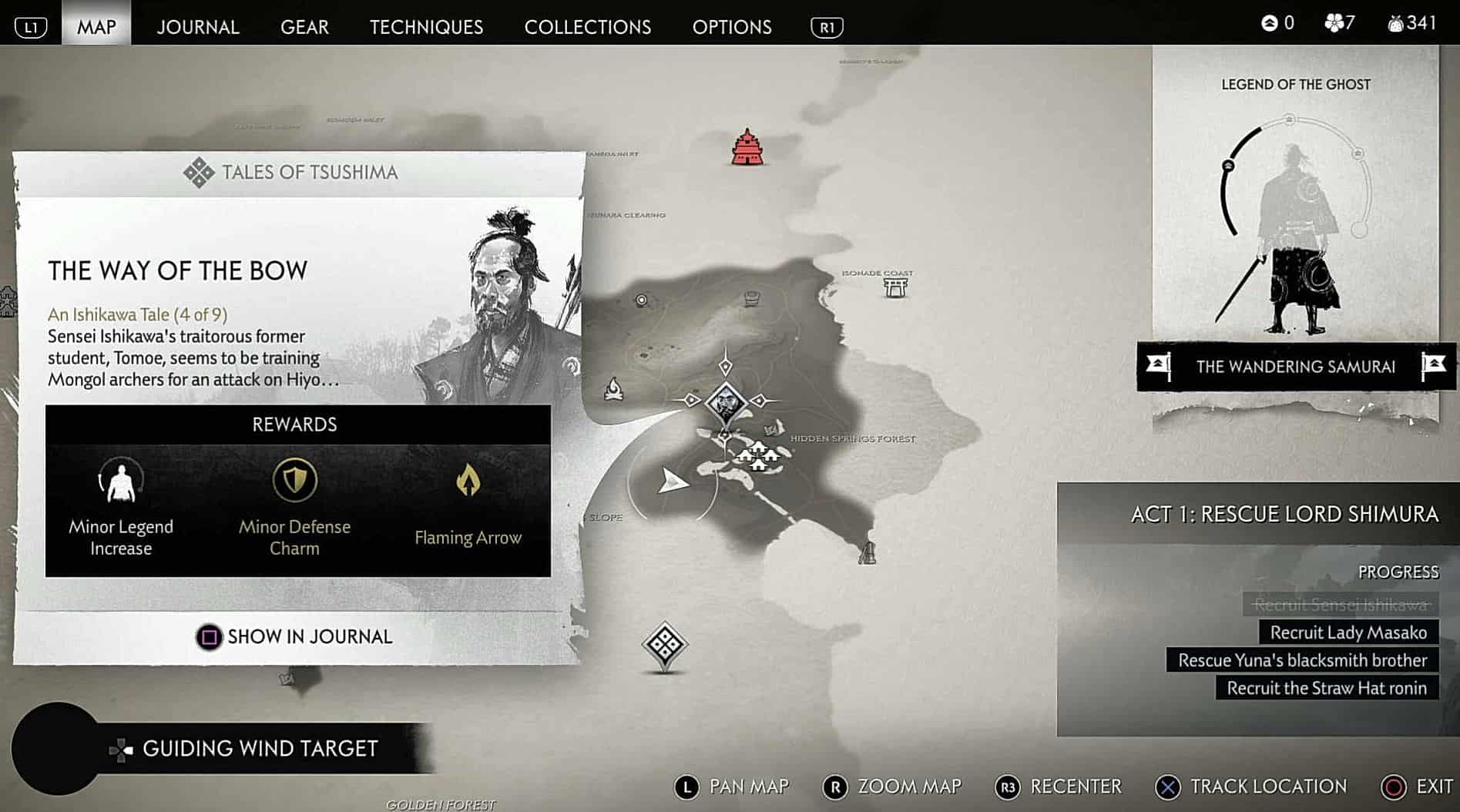
Task: Open the Options tab
Action: coord(731,27)
